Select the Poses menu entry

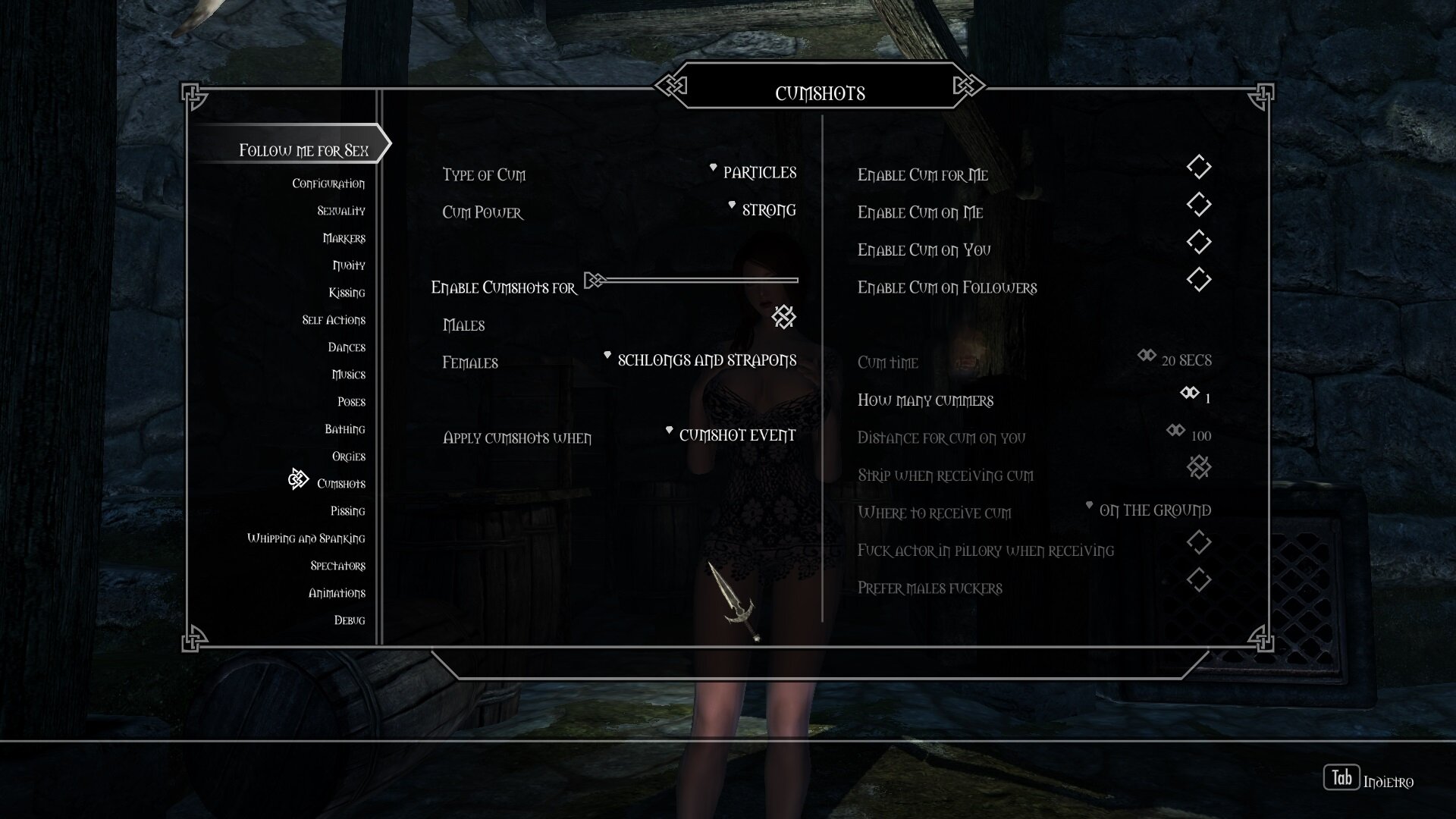[x=351, y=402]
